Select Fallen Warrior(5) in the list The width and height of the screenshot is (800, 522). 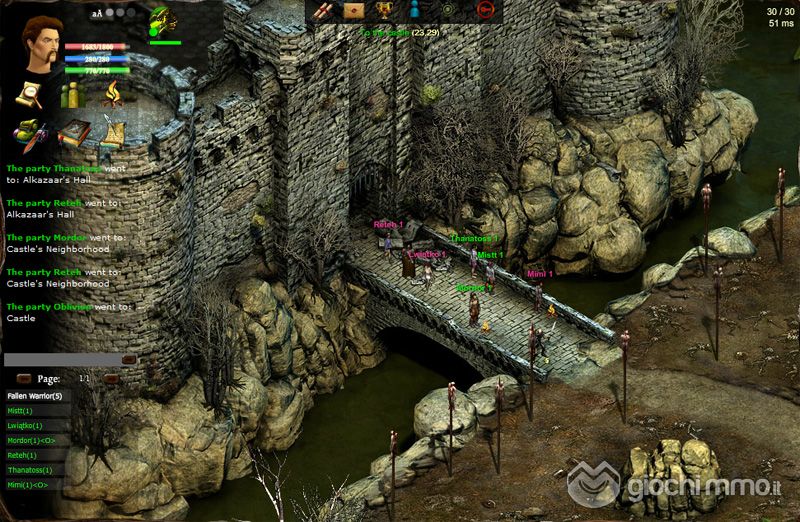tap(33, 396)
